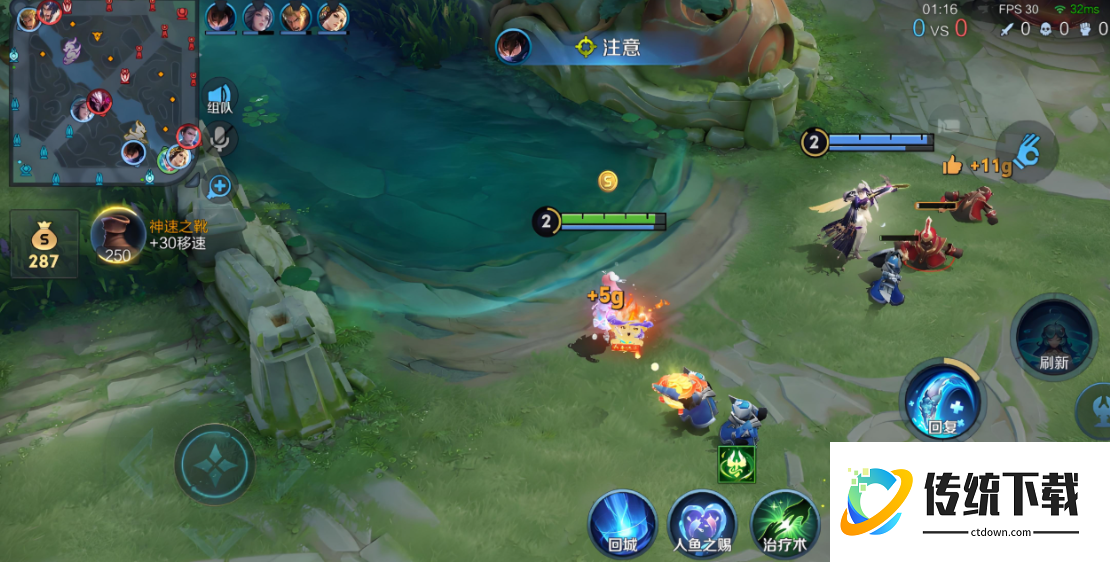Image resolution: width=1110 pixels, height=562 pixels.
Task: Click the 传统下载 ctdown.com watermark logo
Action: 970,500
